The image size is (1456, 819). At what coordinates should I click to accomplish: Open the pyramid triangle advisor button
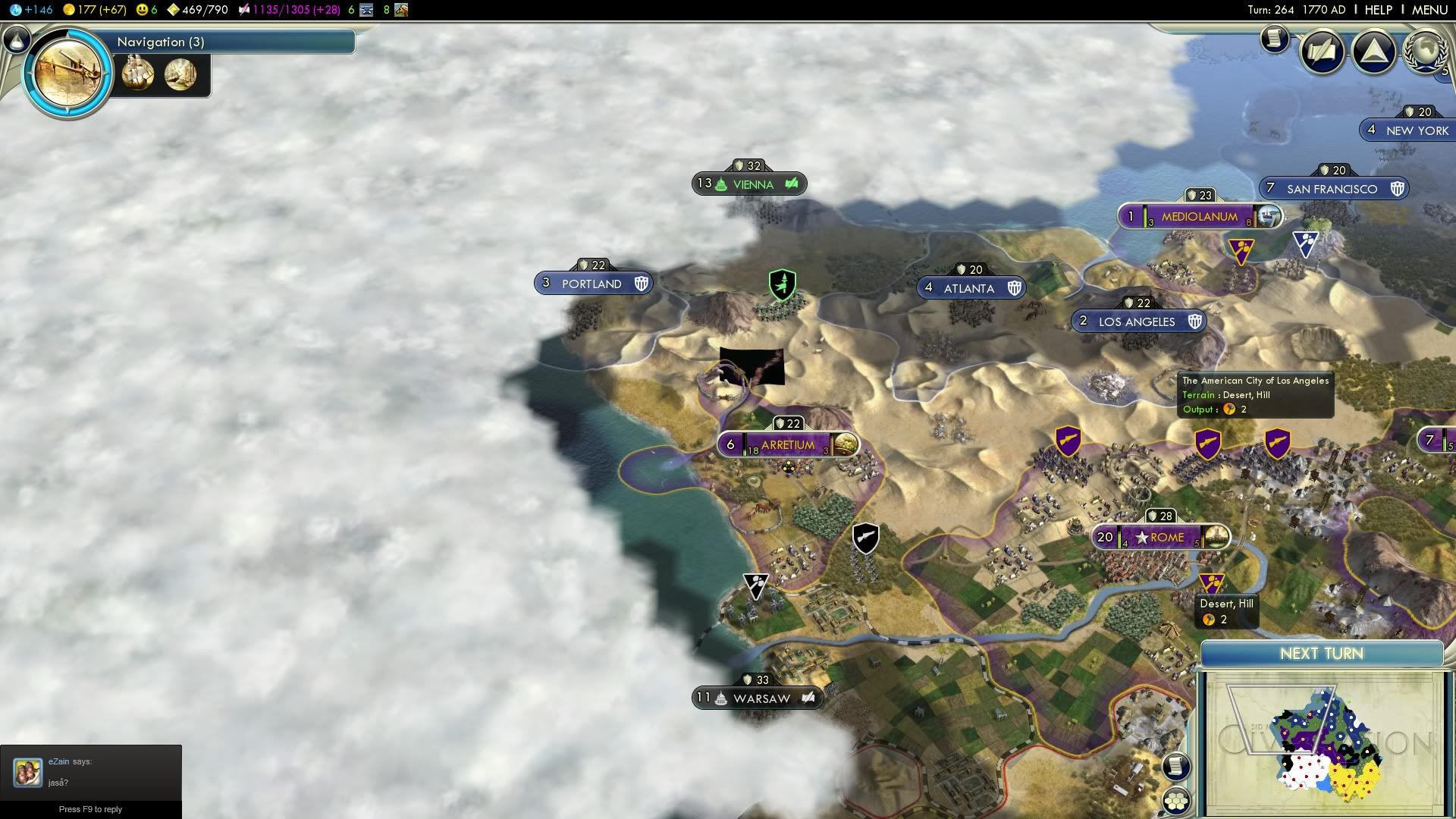(1373, 52)
